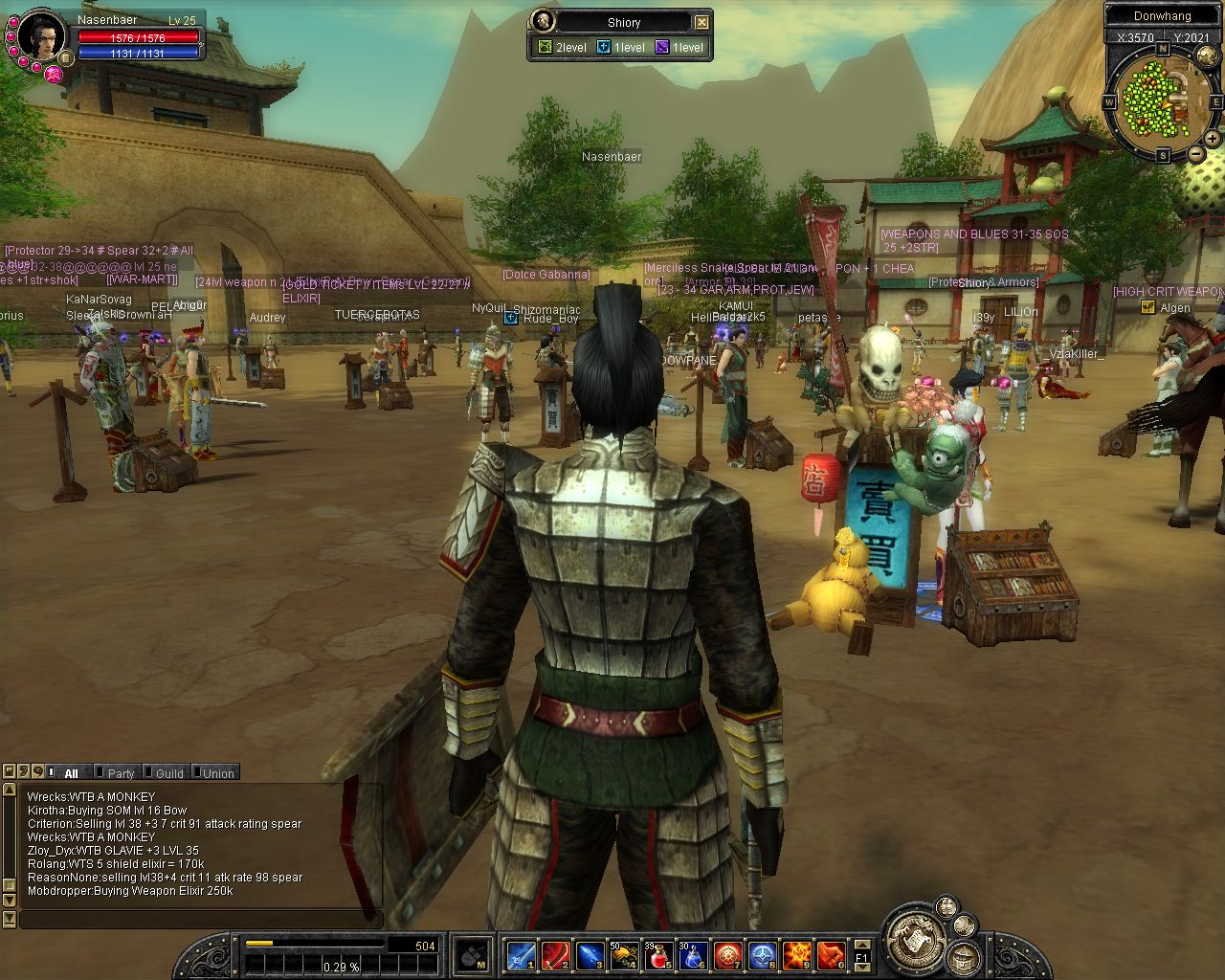Zoom in the minimap with plus button
This screenshot has width=1225, height=980.
(1212, 139)
